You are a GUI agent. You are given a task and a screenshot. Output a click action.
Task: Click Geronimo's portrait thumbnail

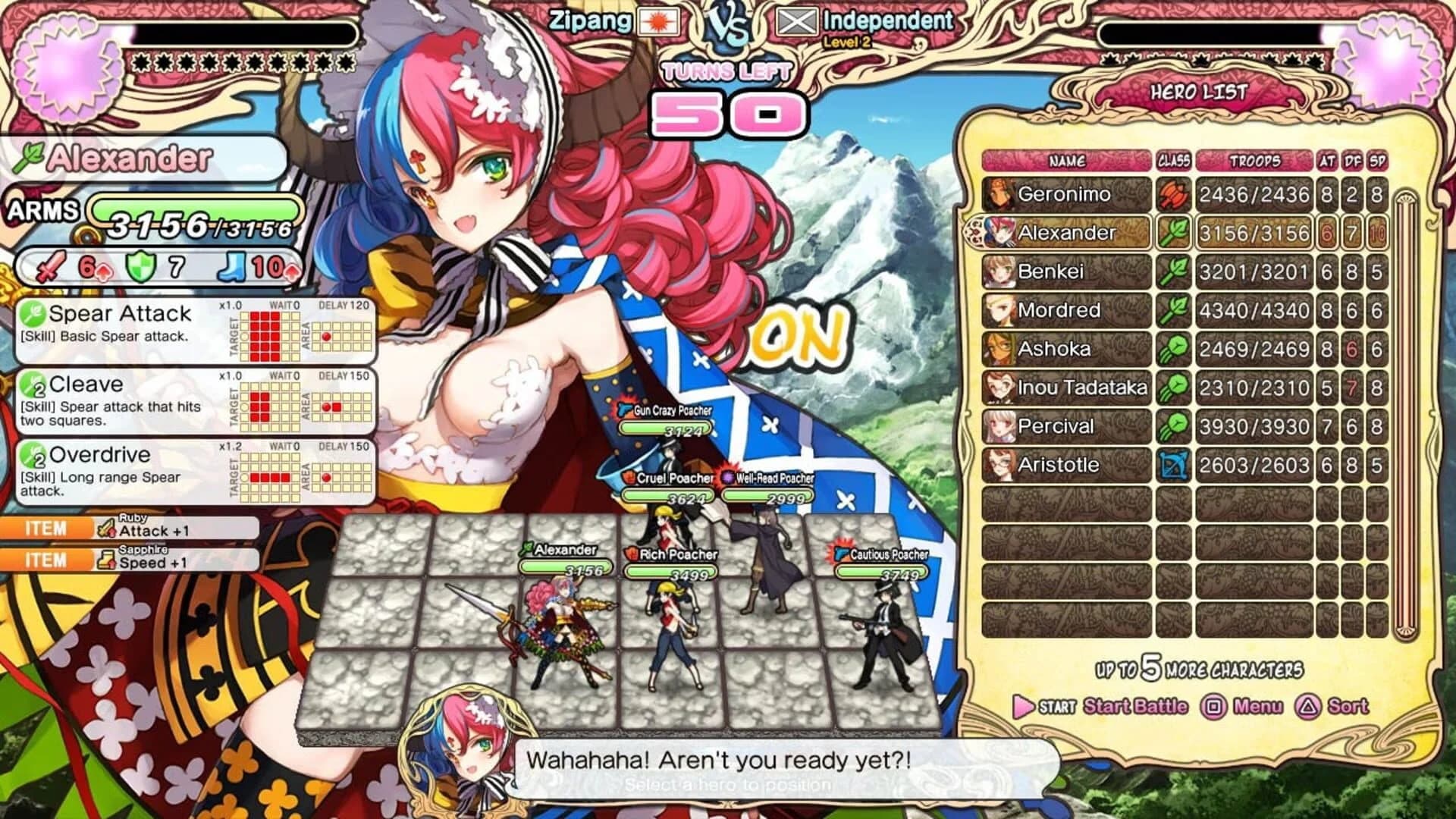click(x=999, y=194)
